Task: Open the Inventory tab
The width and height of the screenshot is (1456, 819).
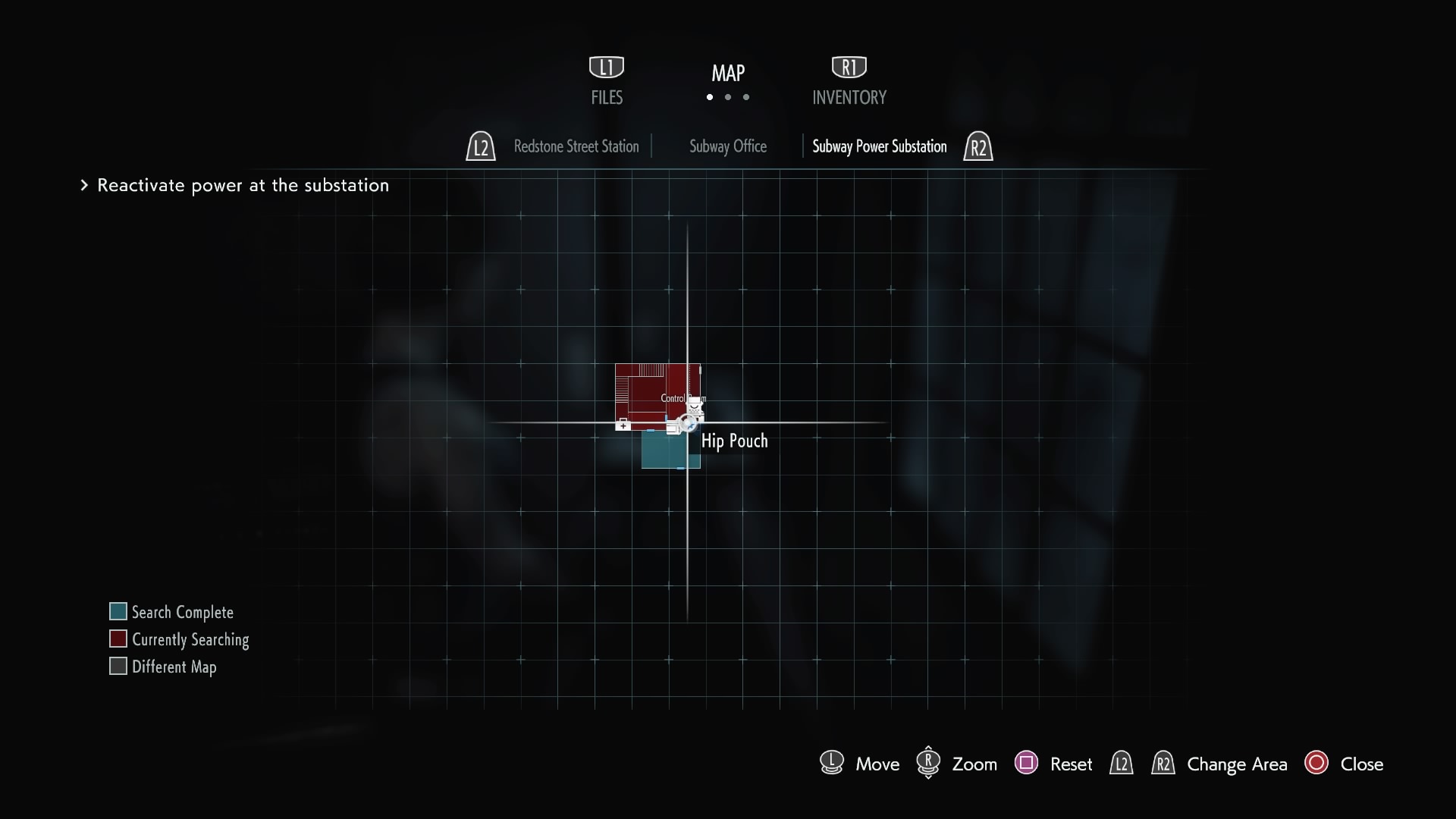Action: [849, 96]
